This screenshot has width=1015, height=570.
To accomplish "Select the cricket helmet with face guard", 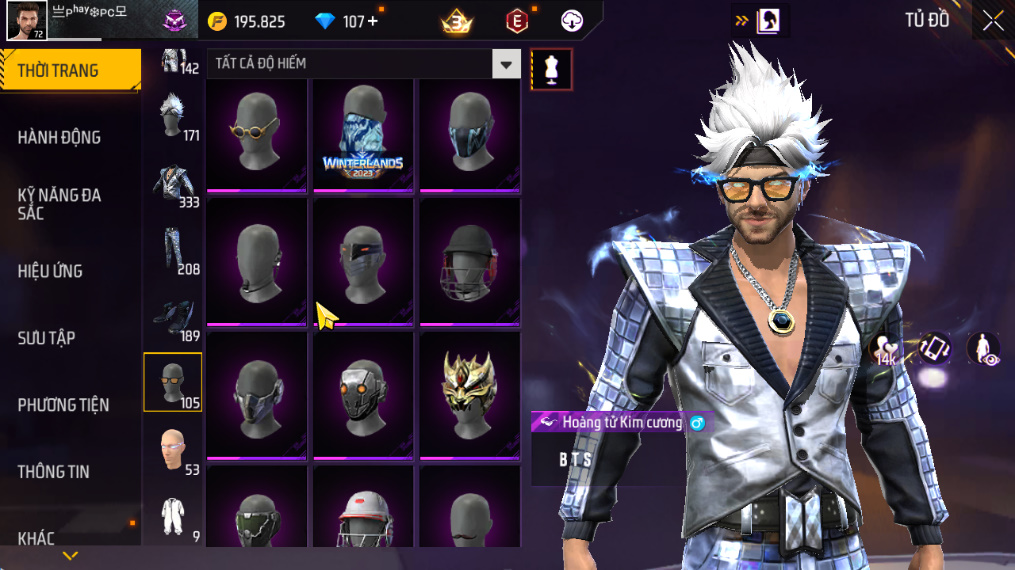I will tap(469, 261).
